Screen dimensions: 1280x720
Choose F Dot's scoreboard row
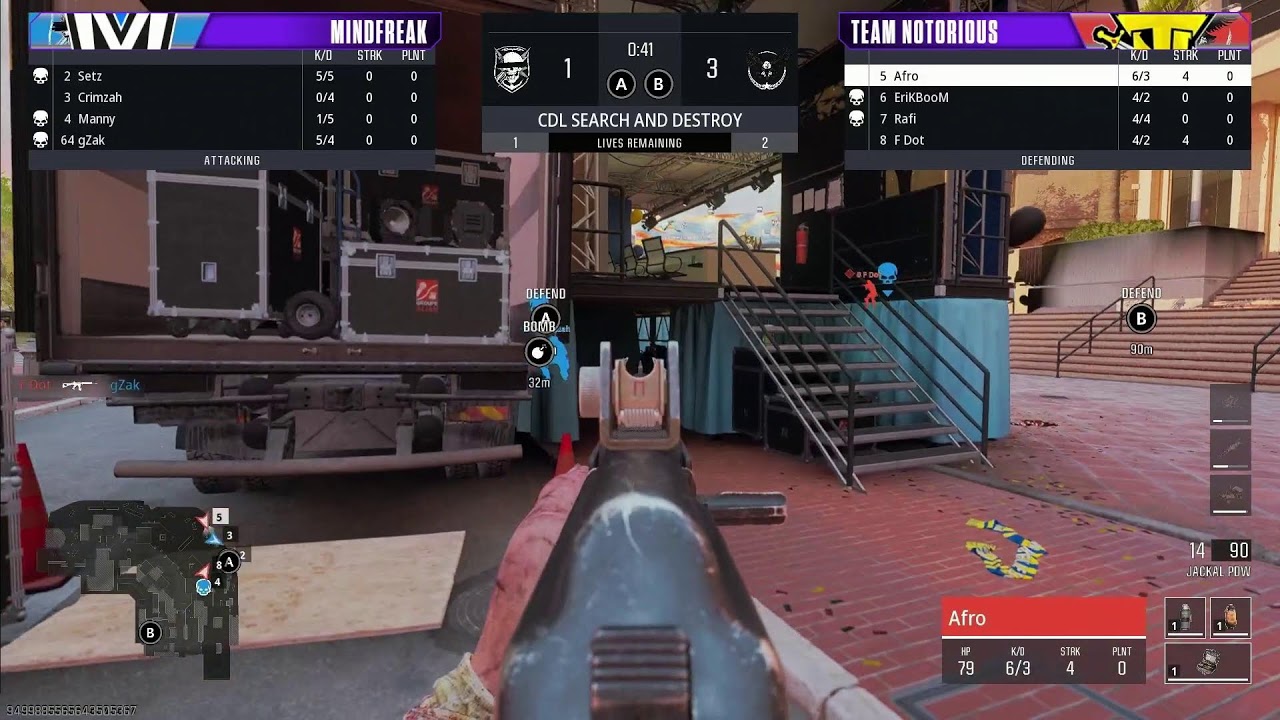[x=908, y=141]
